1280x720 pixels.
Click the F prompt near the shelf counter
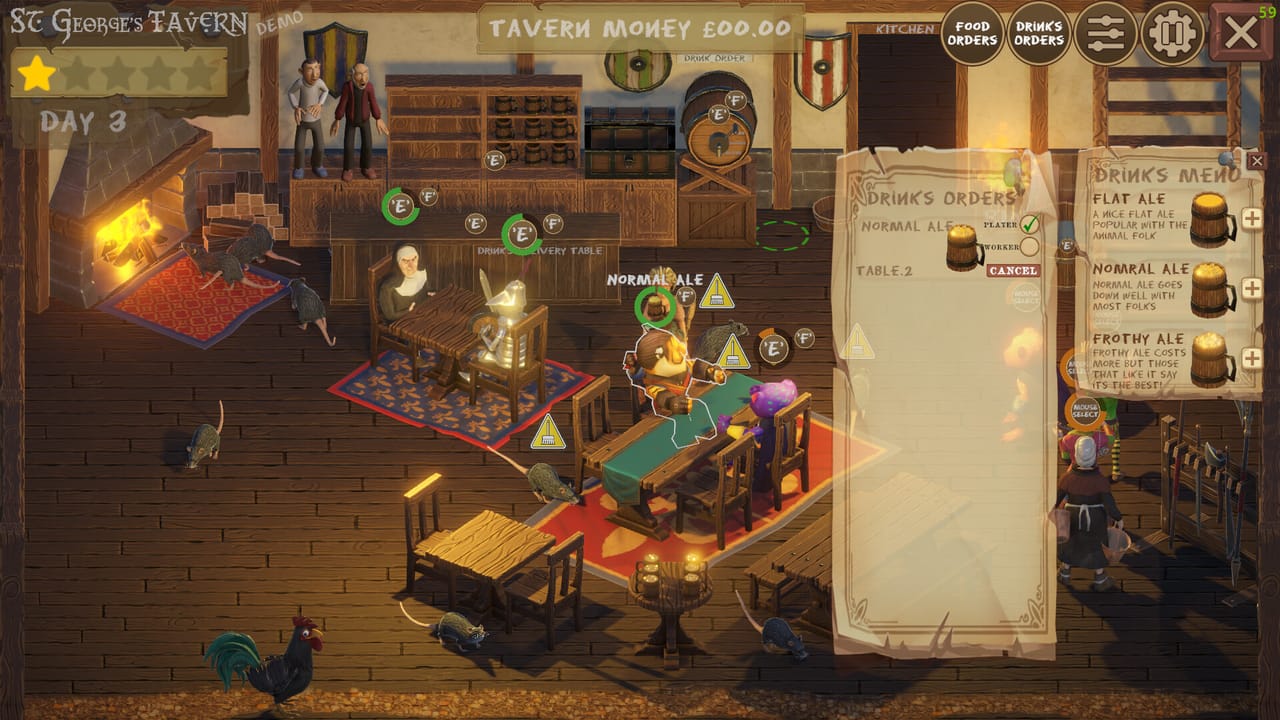(x=431, y=197)
